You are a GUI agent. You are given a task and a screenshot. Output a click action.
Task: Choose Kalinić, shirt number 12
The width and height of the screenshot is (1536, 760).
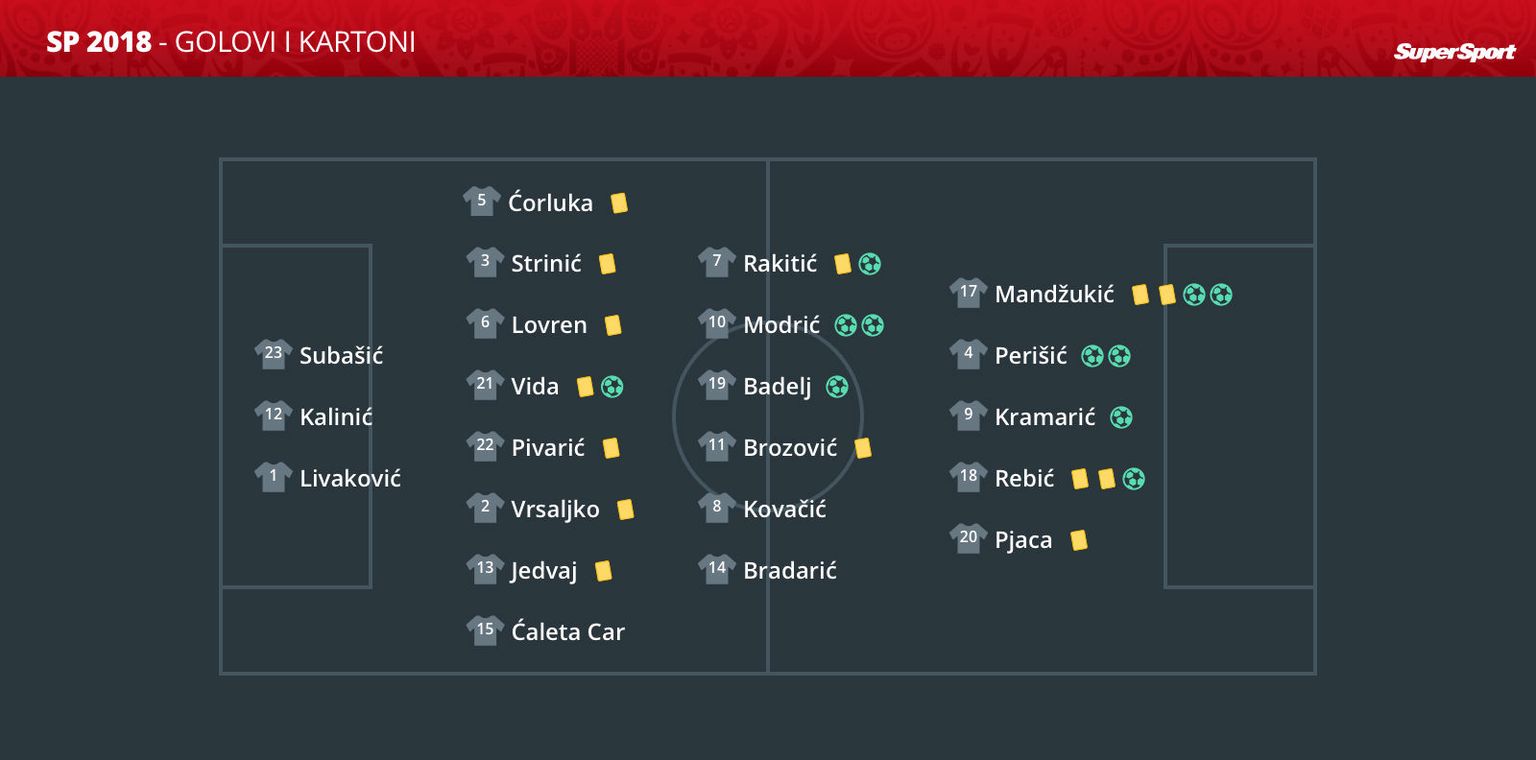coord(335,417)
